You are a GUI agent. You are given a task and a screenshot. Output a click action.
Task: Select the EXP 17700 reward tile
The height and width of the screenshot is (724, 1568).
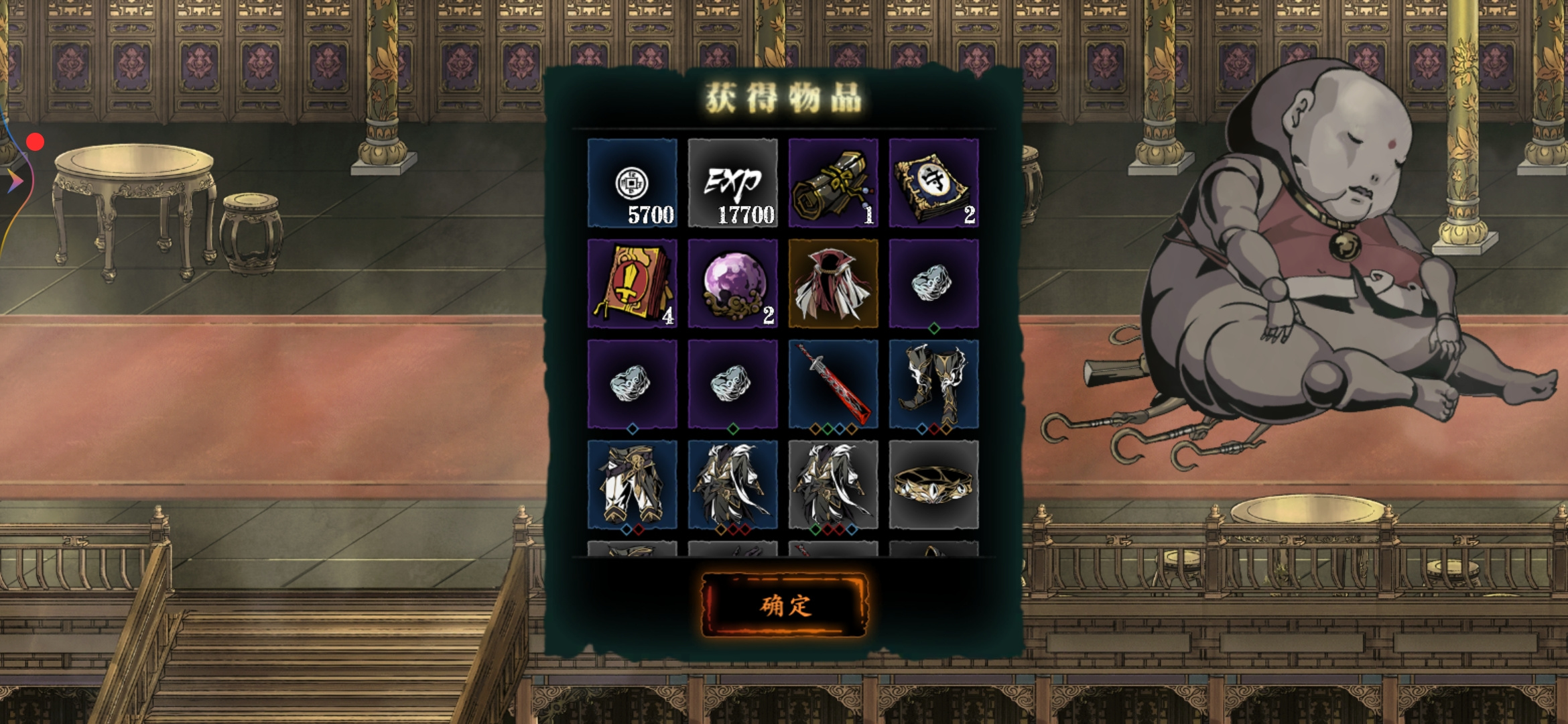pos(732,183)
